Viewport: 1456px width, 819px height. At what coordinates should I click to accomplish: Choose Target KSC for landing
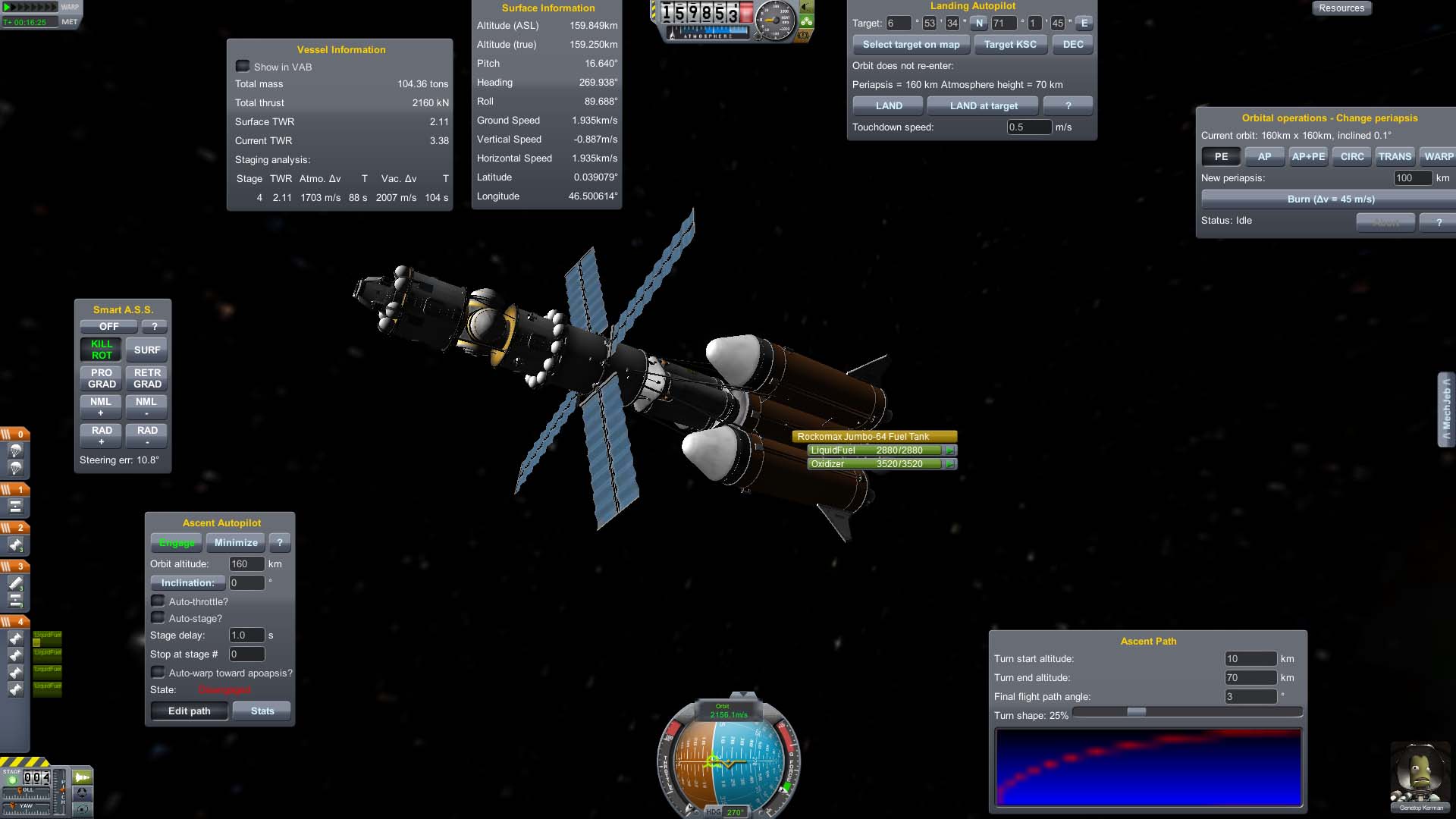(x=1010, y=44)
